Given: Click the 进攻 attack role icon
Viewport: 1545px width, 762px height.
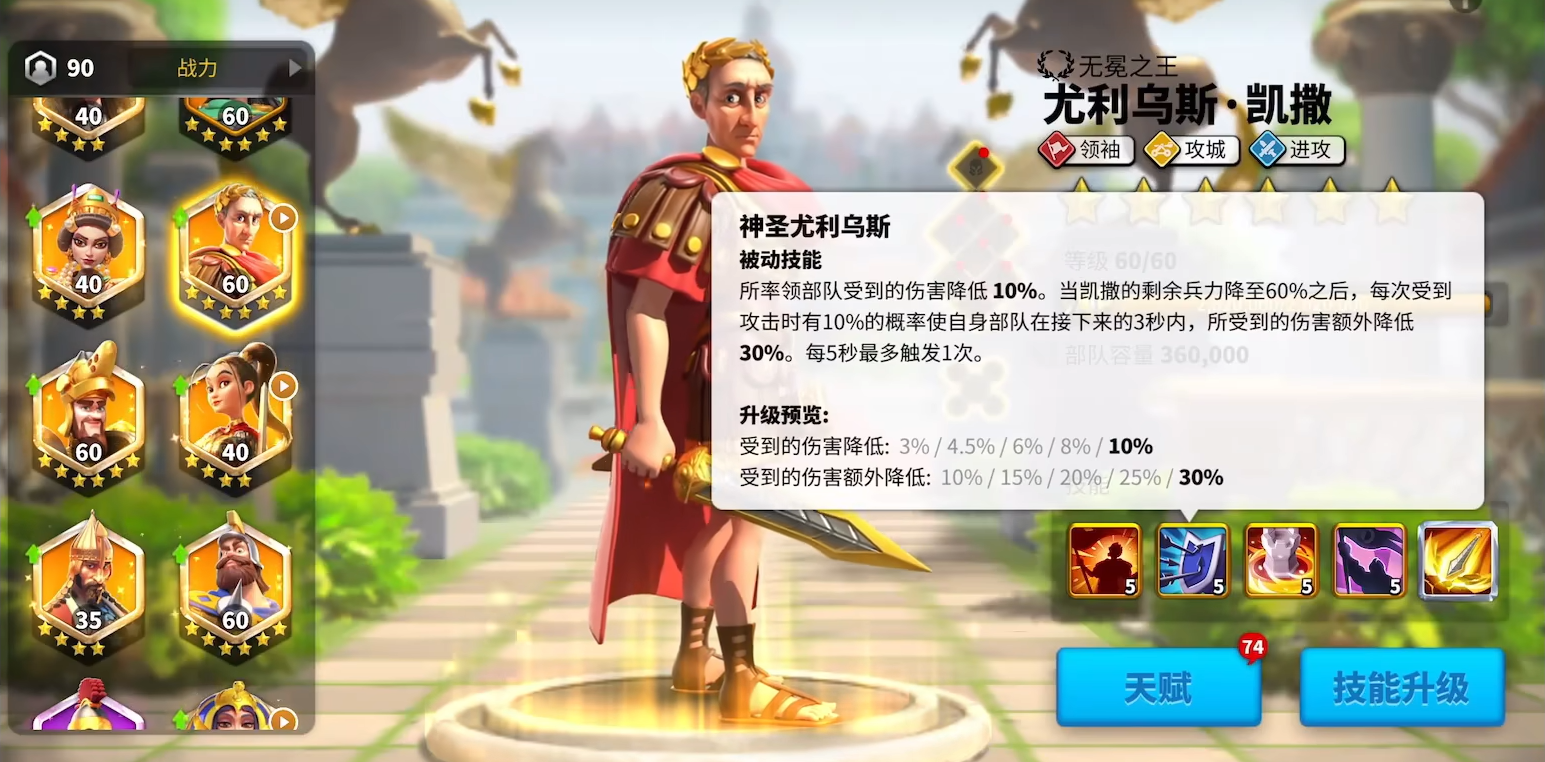Looking at the screenshot, I should coord(1296,151).
